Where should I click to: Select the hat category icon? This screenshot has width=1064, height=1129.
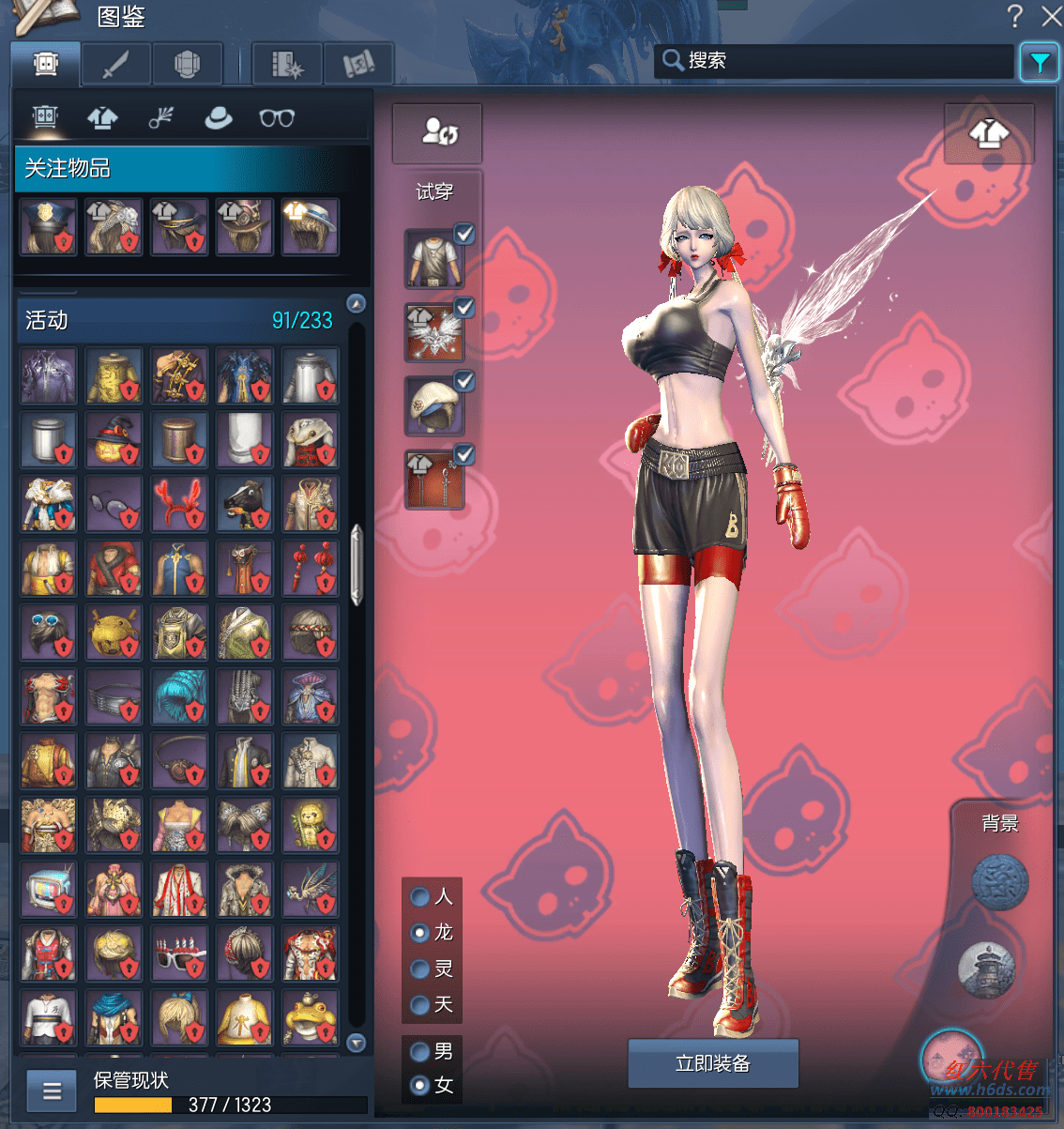[x=219, y=118]
